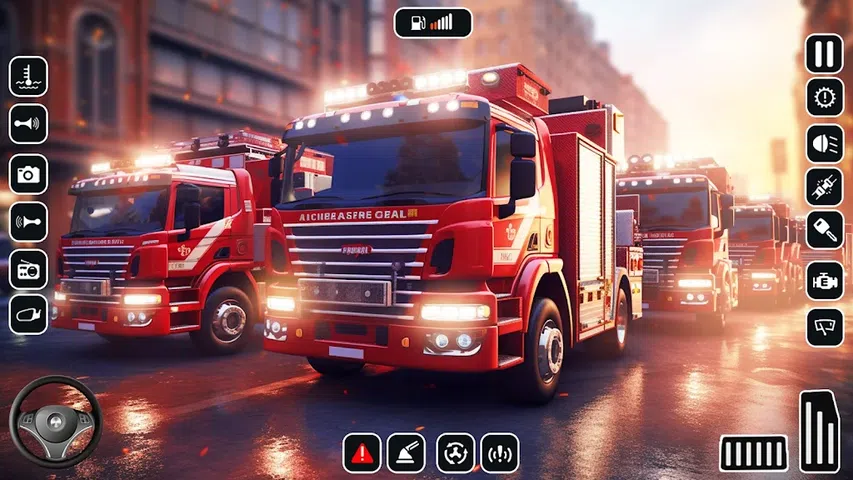Toggle the headlights icon
The width and height of the screenshot is (853, 480).
[x=824, y=143]
